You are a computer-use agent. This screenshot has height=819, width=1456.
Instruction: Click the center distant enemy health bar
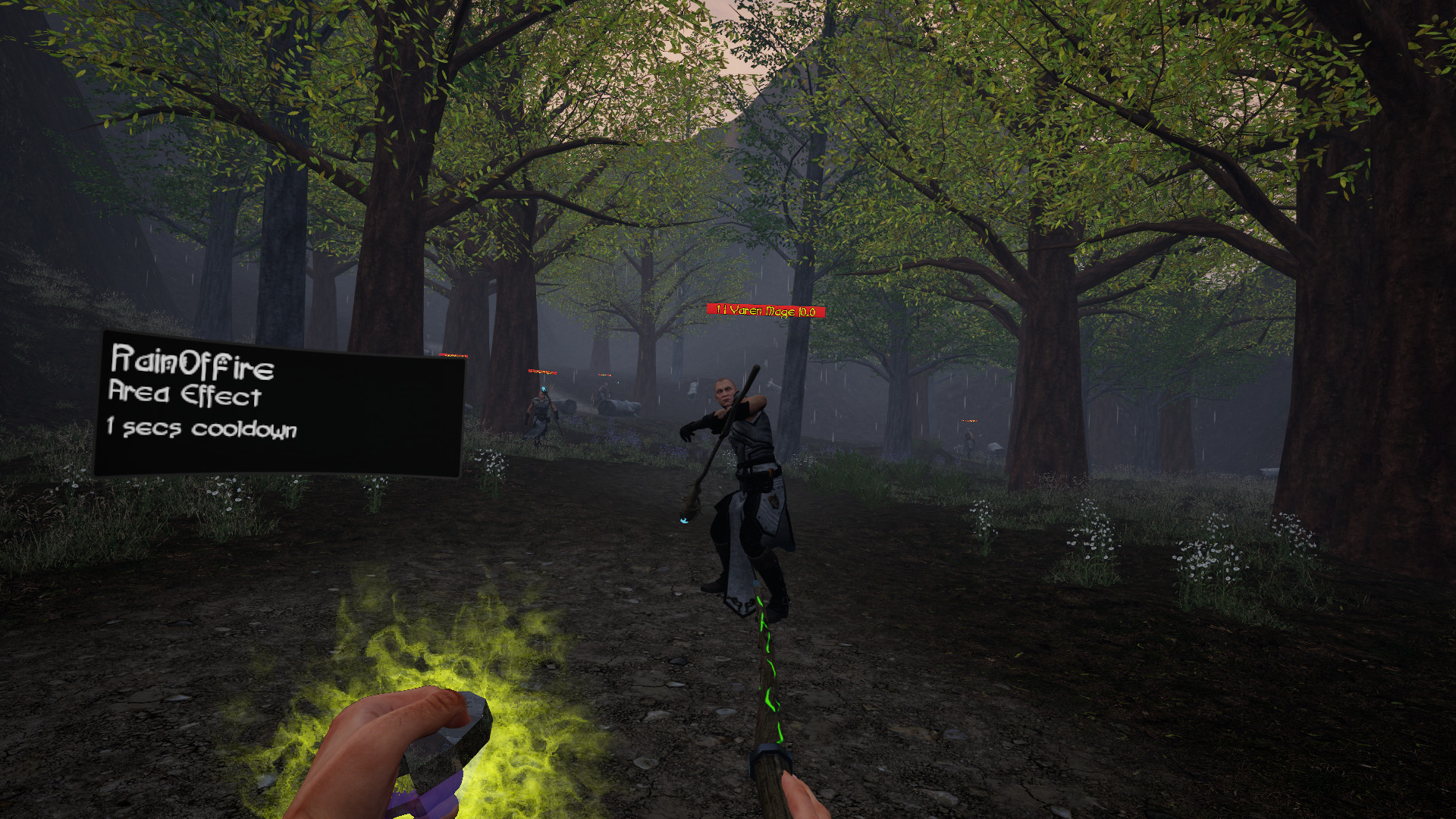[x=542, y=371]
